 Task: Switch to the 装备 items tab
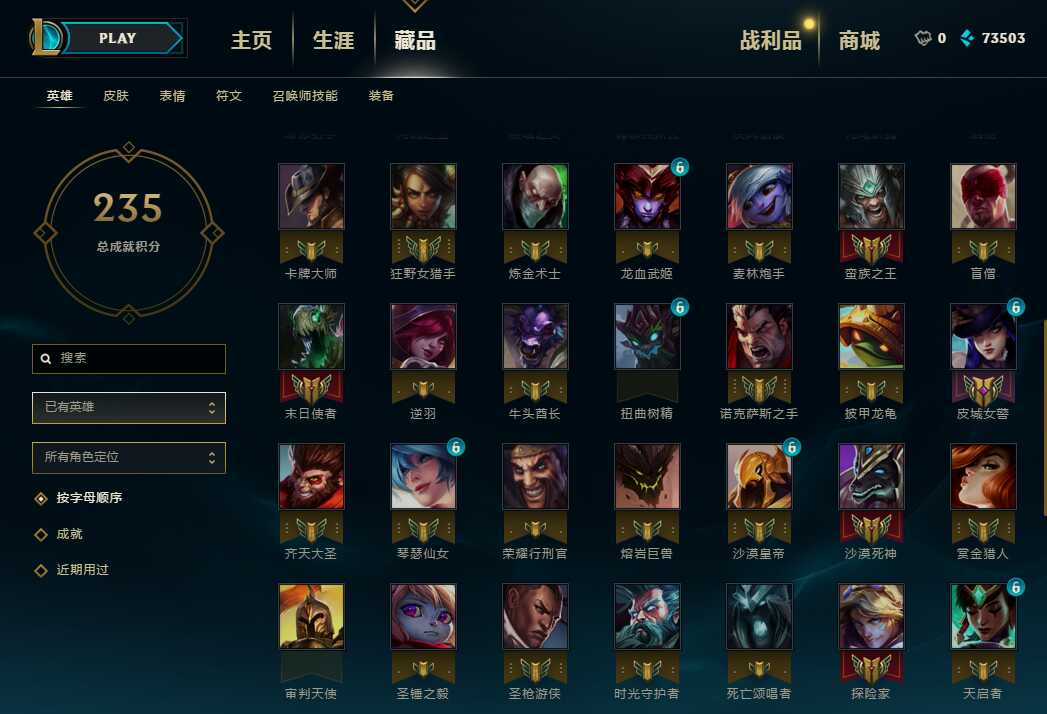click(381, 96)
